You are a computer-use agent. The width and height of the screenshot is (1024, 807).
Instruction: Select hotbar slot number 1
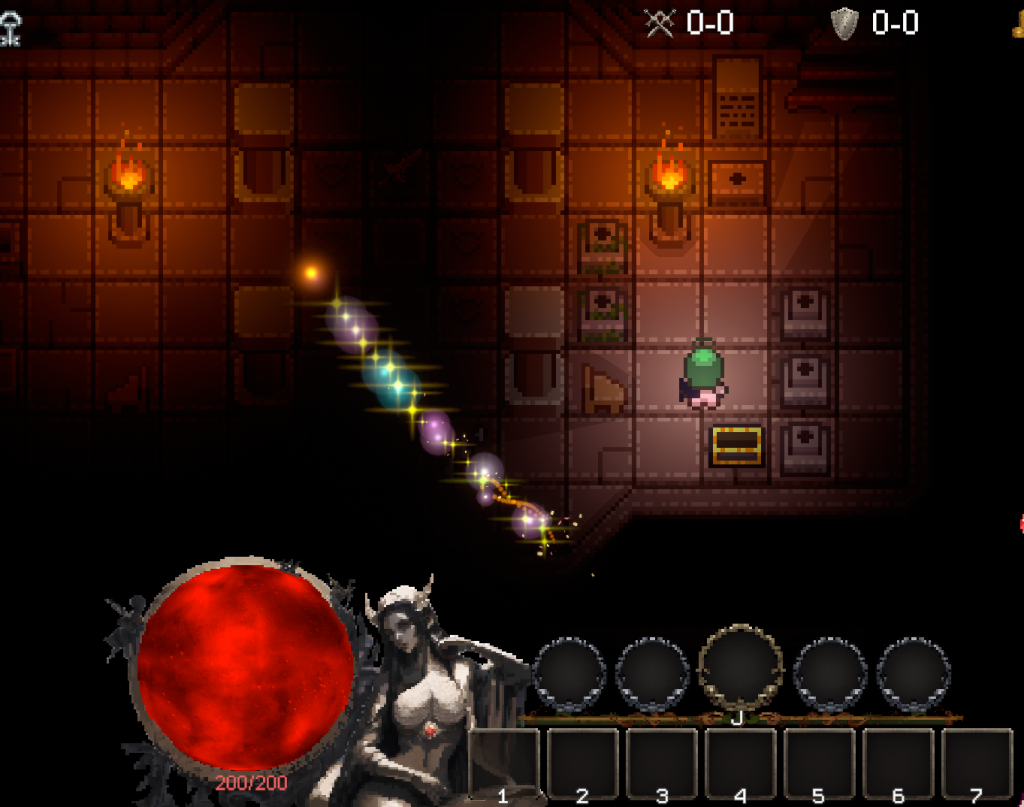(x=504, y=761)
